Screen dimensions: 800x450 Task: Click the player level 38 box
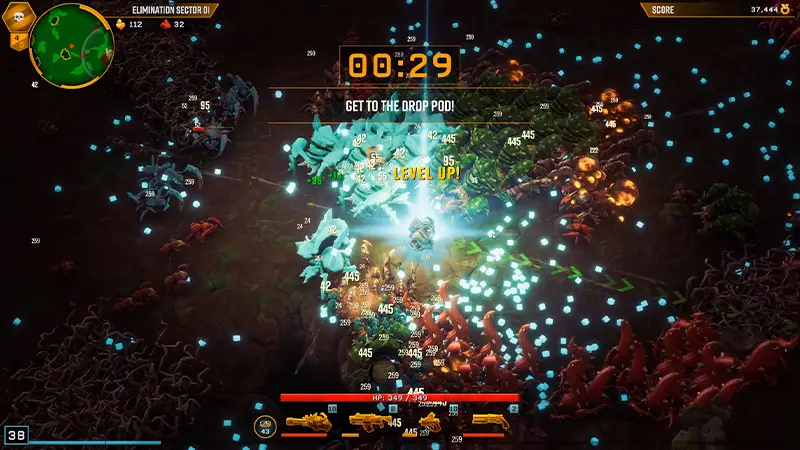pos(16,436)
